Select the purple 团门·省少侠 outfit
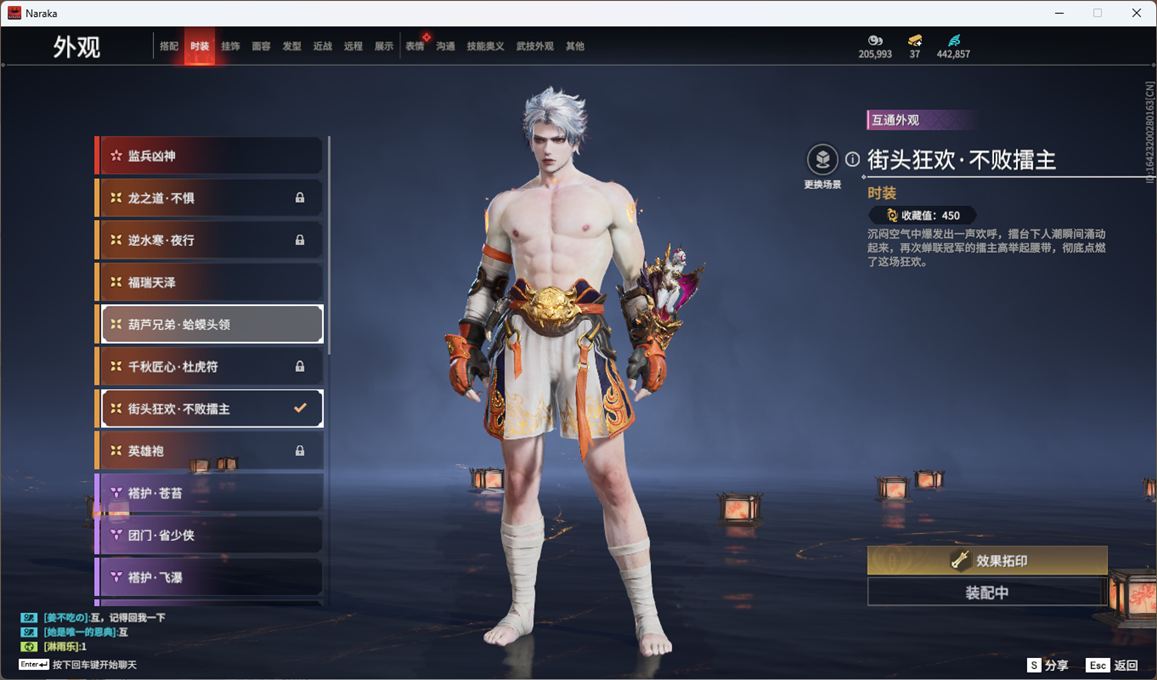Viewport: 1157px width, 680px height. [x=209, y=535]
